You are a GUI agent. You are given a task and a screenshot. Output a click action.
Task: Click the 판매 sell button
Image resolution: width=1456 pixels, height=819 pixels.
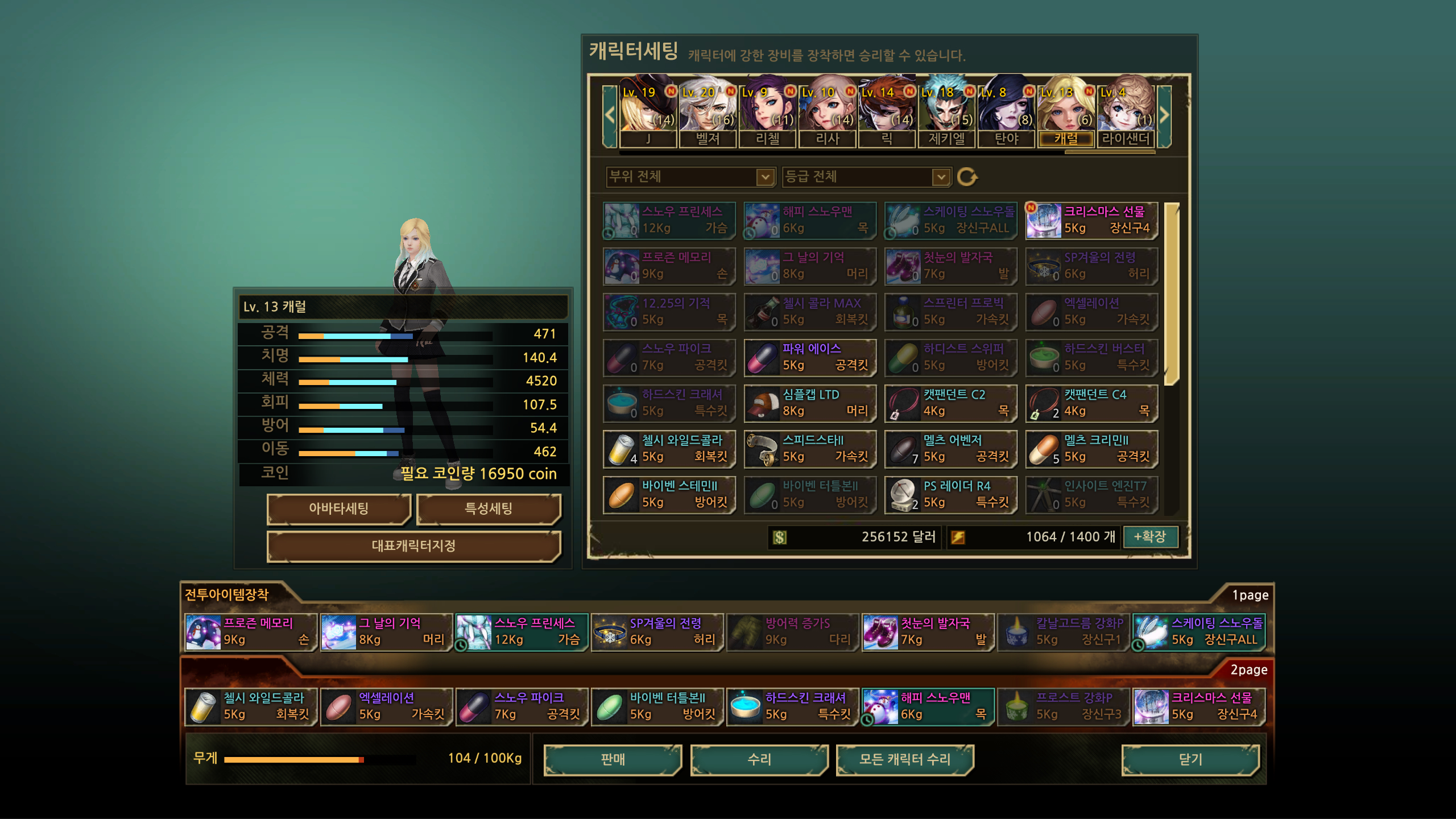(613, 759)
